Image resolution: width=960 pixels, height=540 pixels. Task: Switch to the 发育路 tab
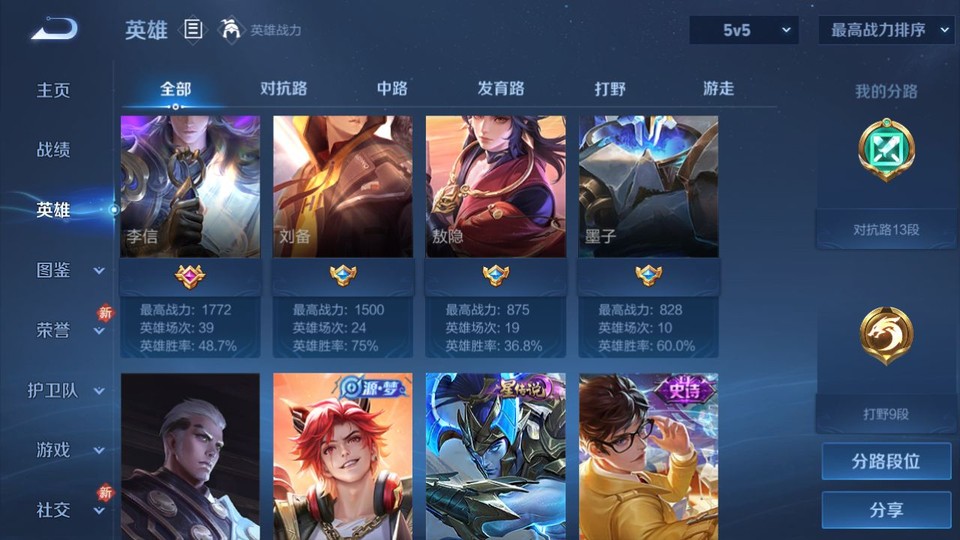[x=501, y=88]
